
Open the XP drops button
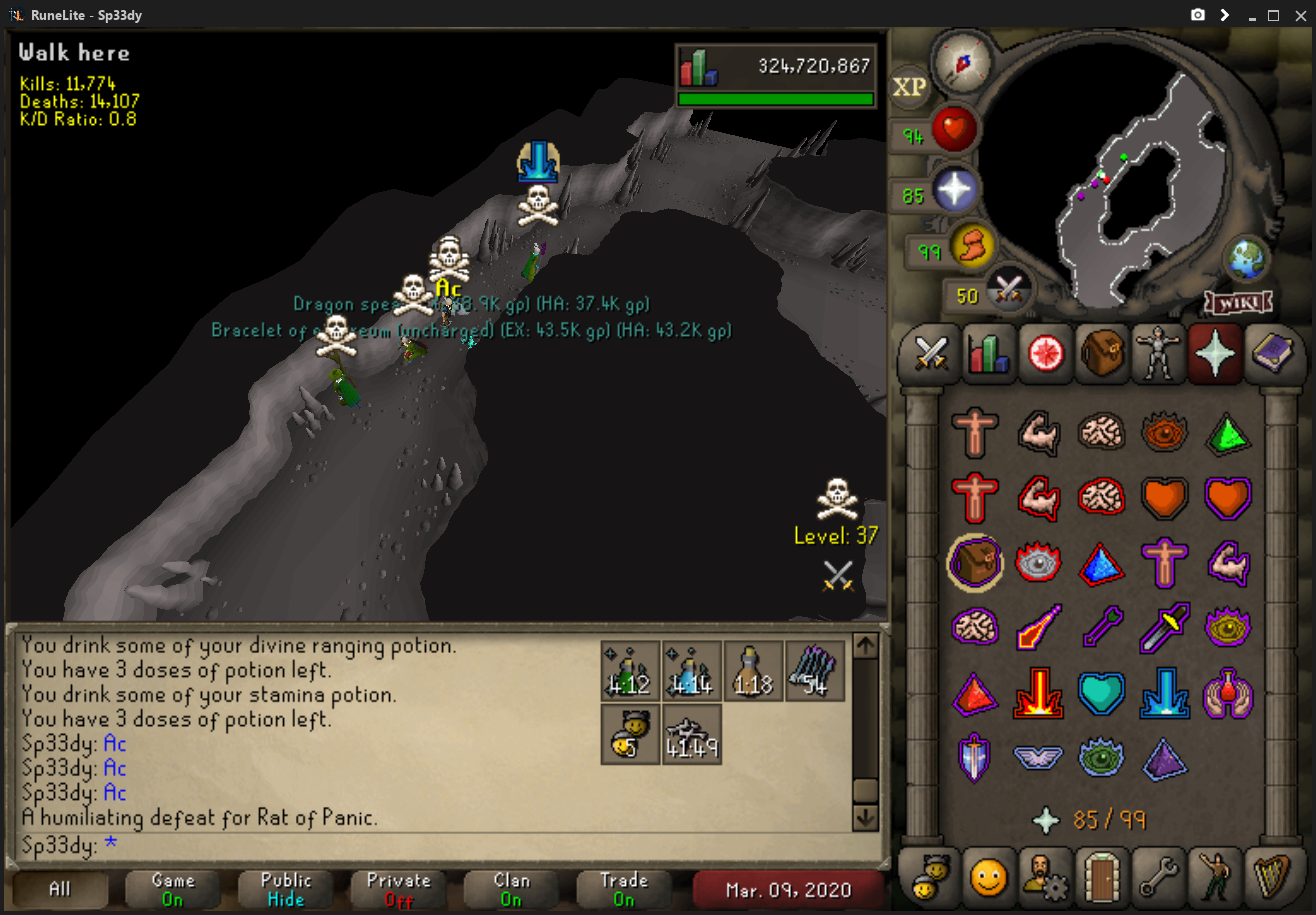coord(909,87)
